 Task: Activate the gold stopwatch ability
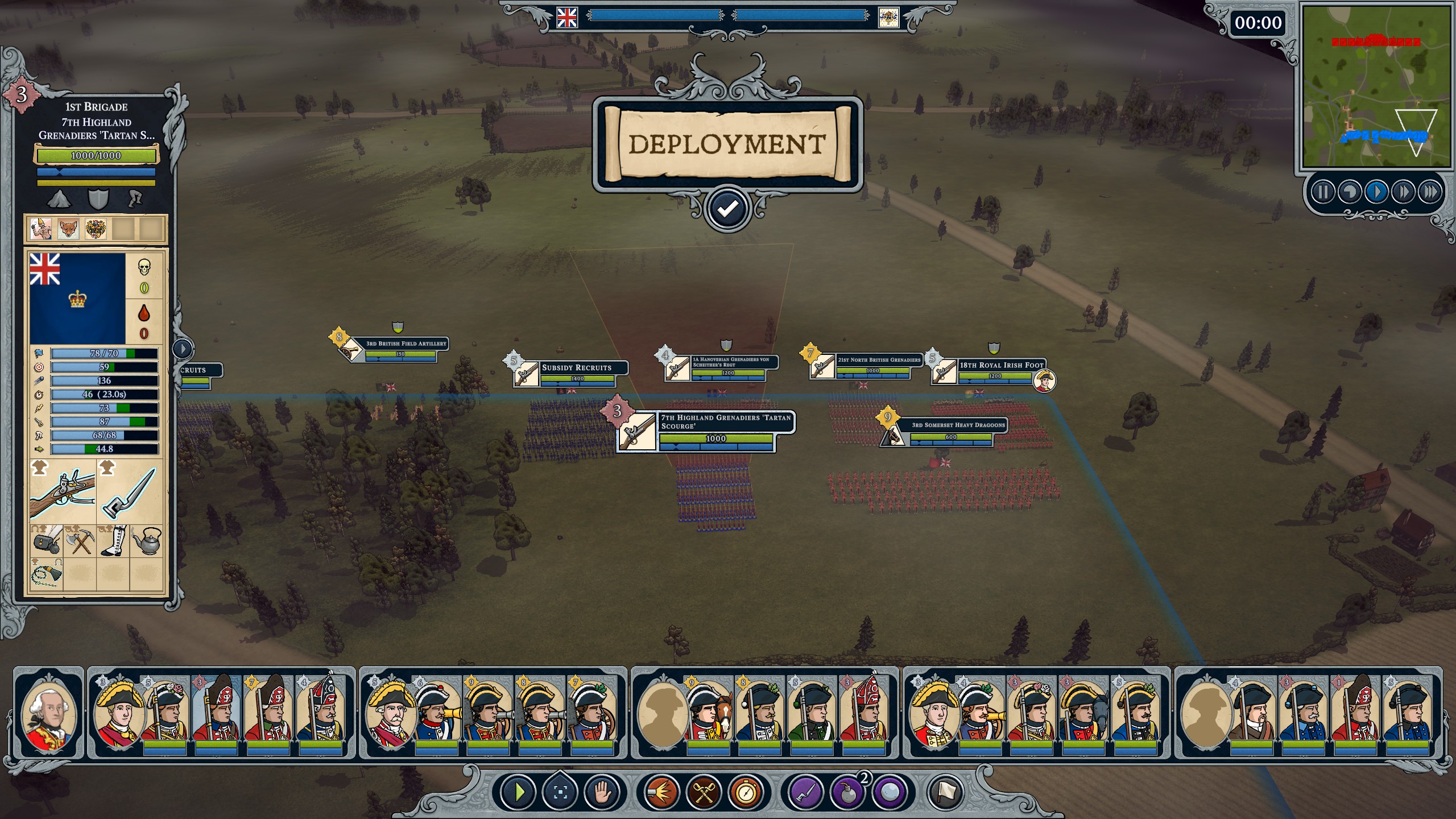click(x=746, y=792)
